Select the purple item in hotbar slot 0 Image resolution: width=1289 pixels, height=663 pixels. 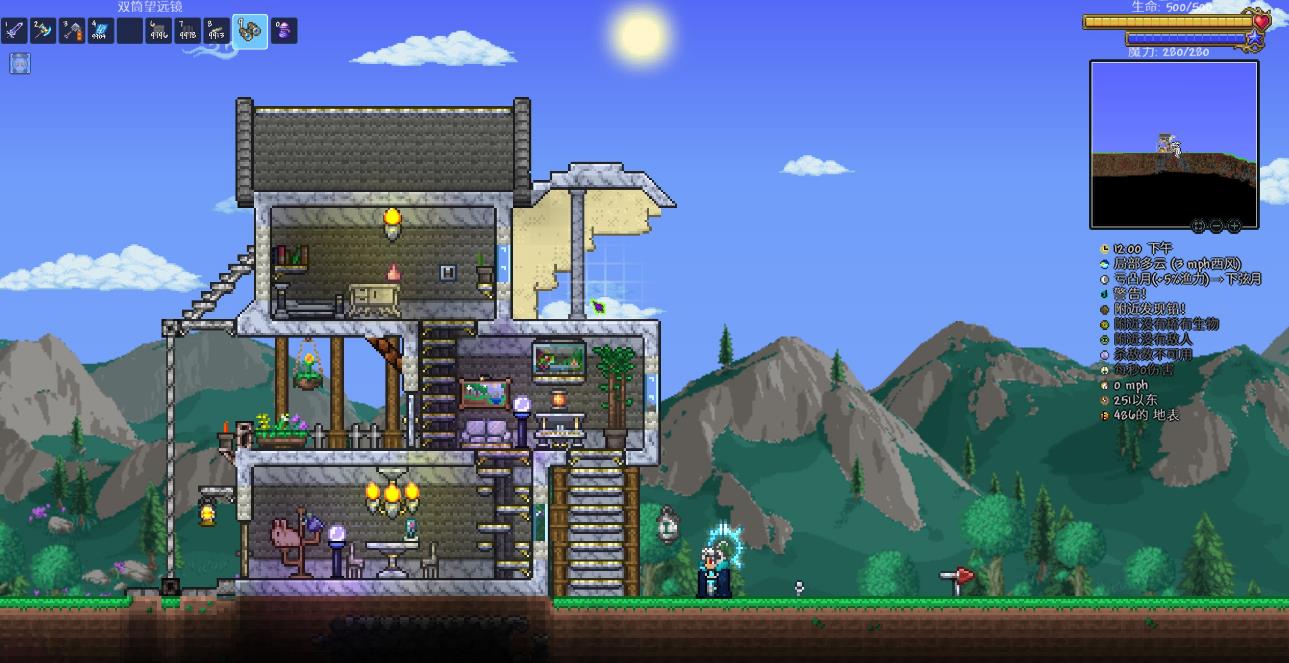point(284,31)
